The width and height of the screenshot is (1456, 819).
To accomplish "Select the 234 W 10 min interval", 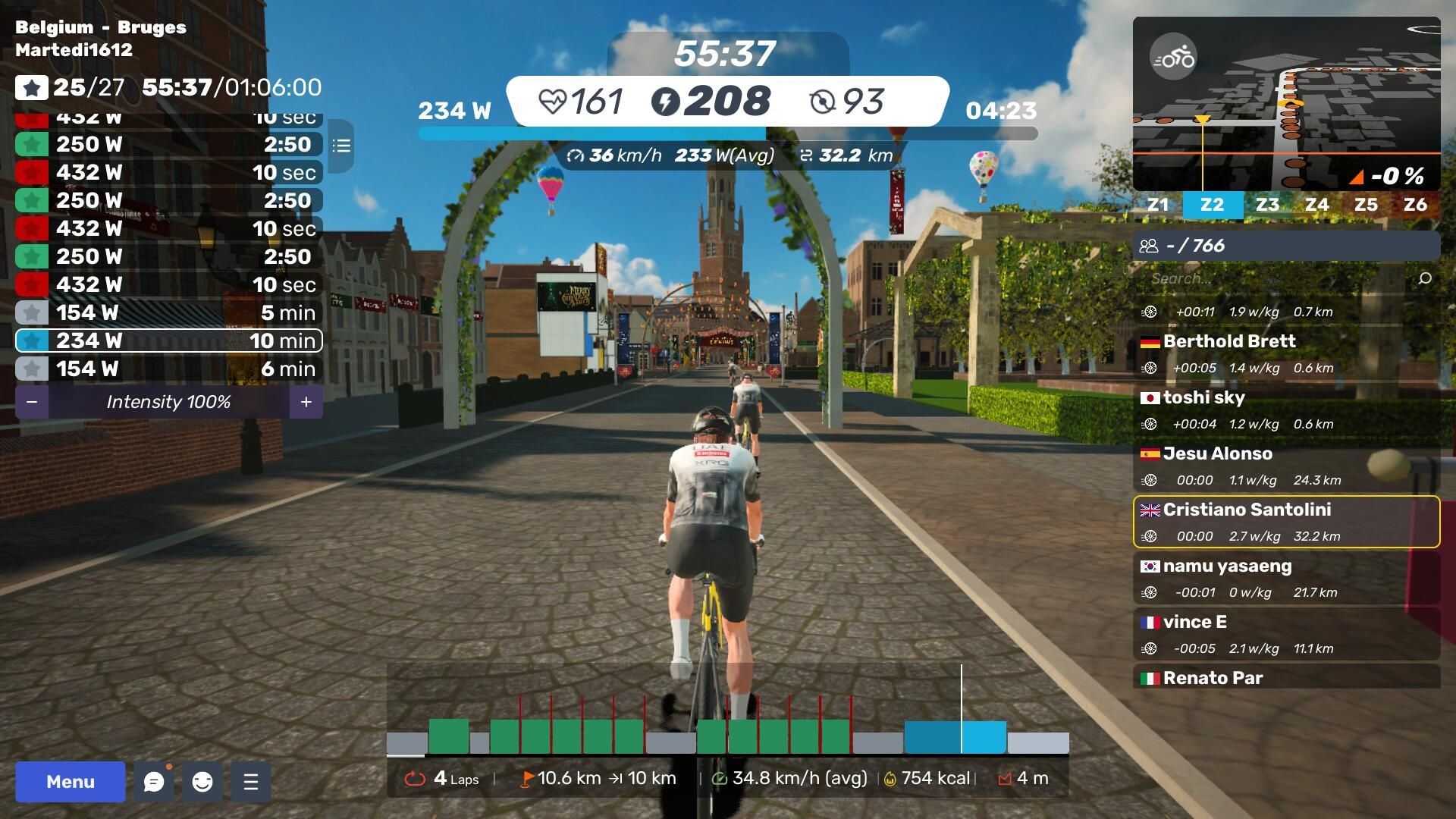I will [x=168, y=340].
